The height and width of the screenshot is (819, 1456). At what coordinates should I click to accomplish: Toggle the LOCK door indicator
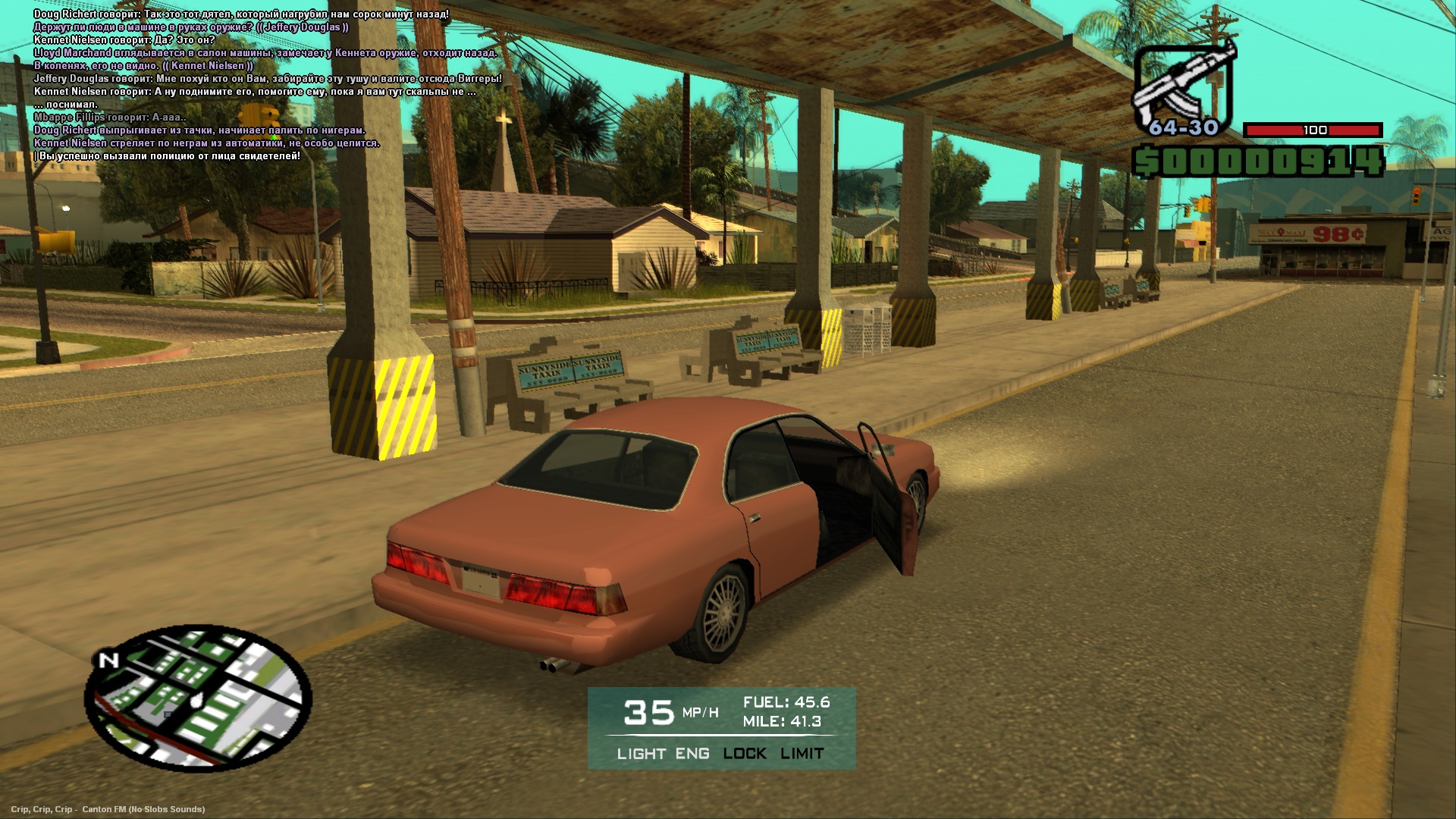(745, 754)
